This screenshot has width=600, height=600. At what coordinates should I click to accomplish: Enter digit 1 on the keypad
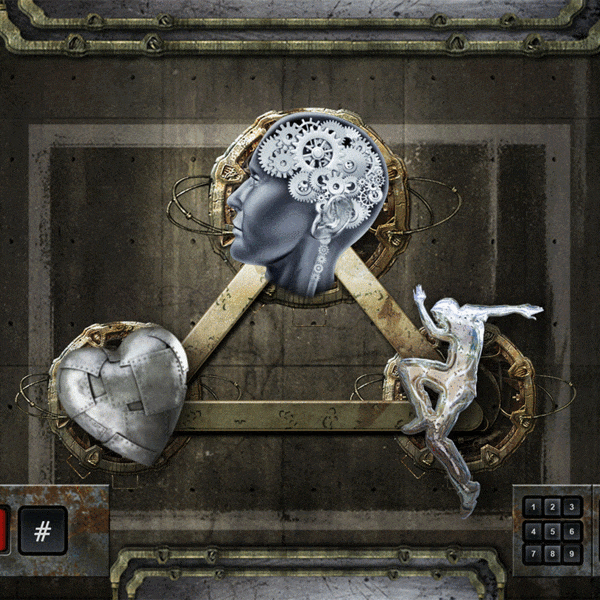tap(533, 508)
